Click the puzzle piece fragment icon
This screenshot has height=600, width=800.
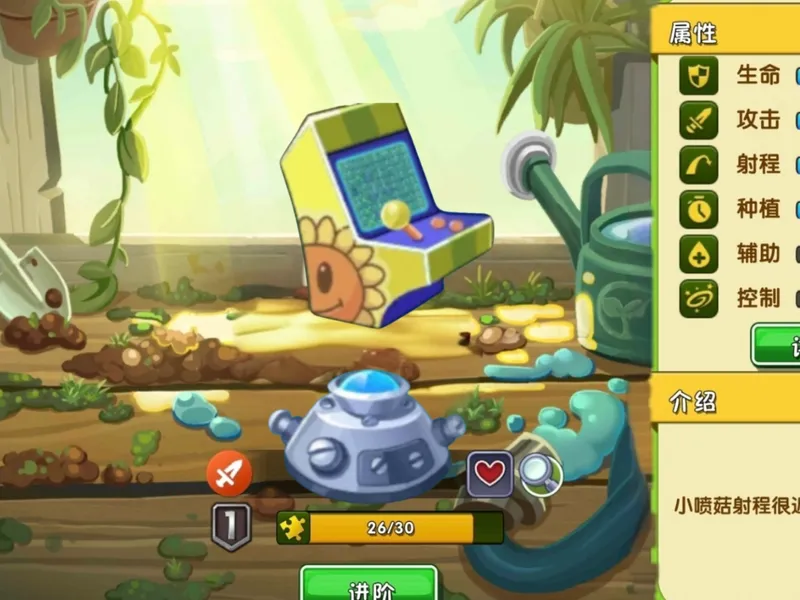click(295, 527)
